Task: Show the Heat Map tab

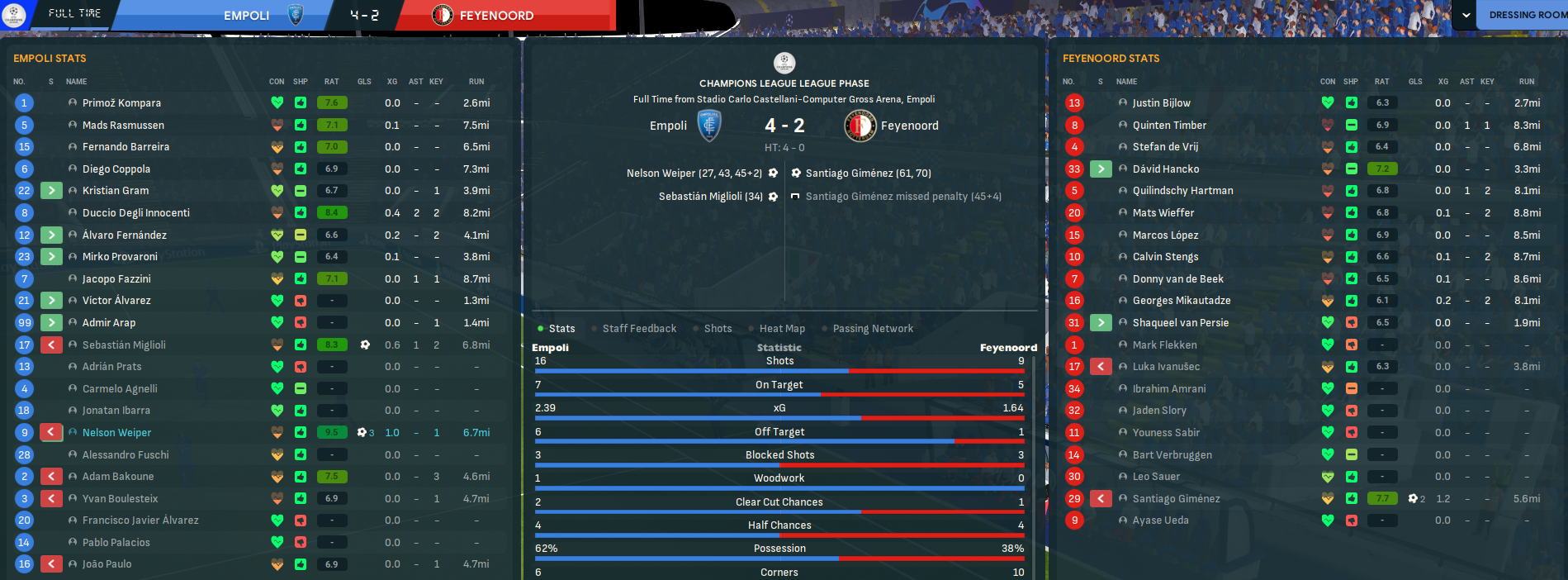Action: (781, 329)
